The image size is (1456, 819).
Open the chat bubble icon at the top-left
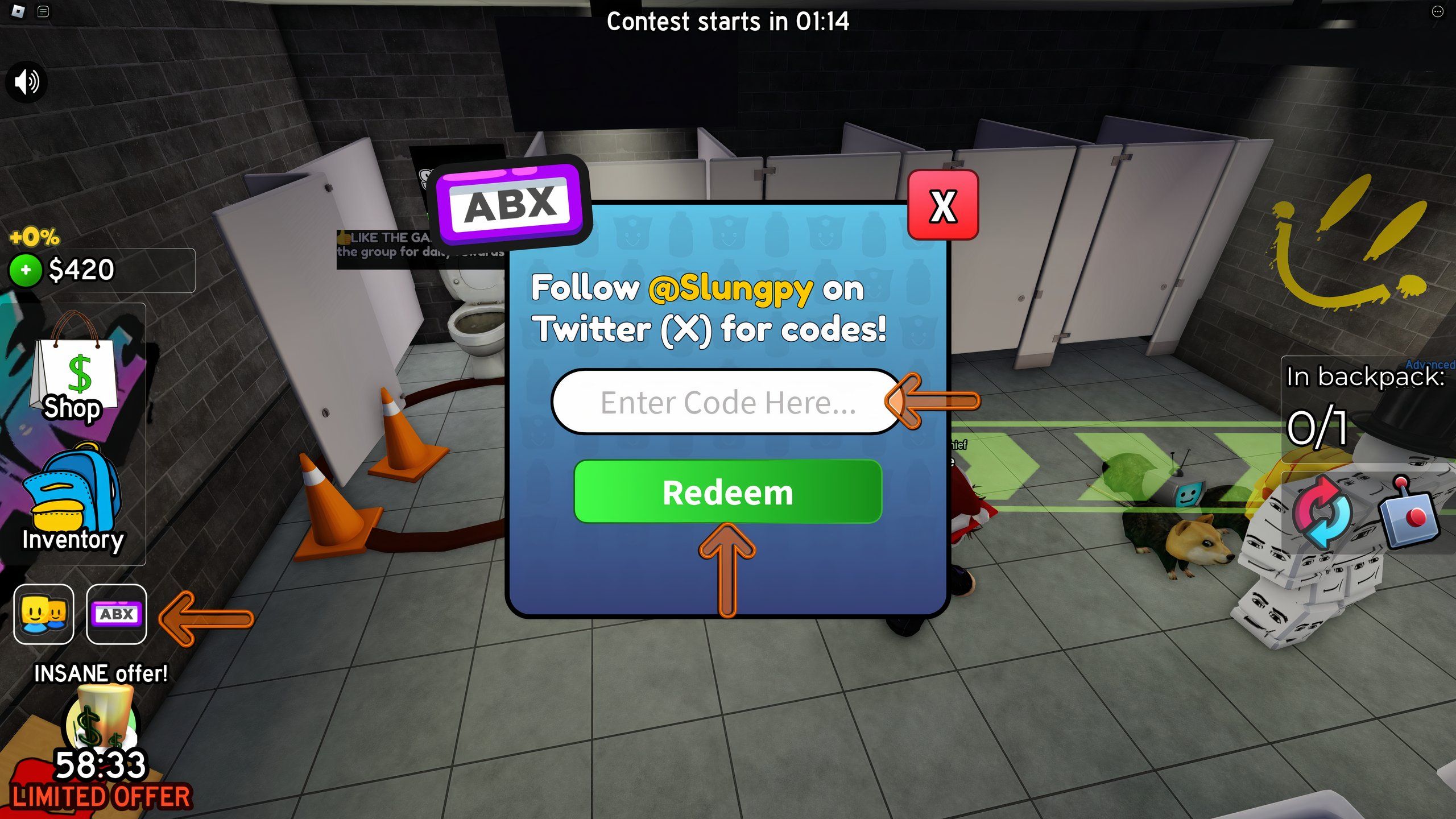(44, 13)
